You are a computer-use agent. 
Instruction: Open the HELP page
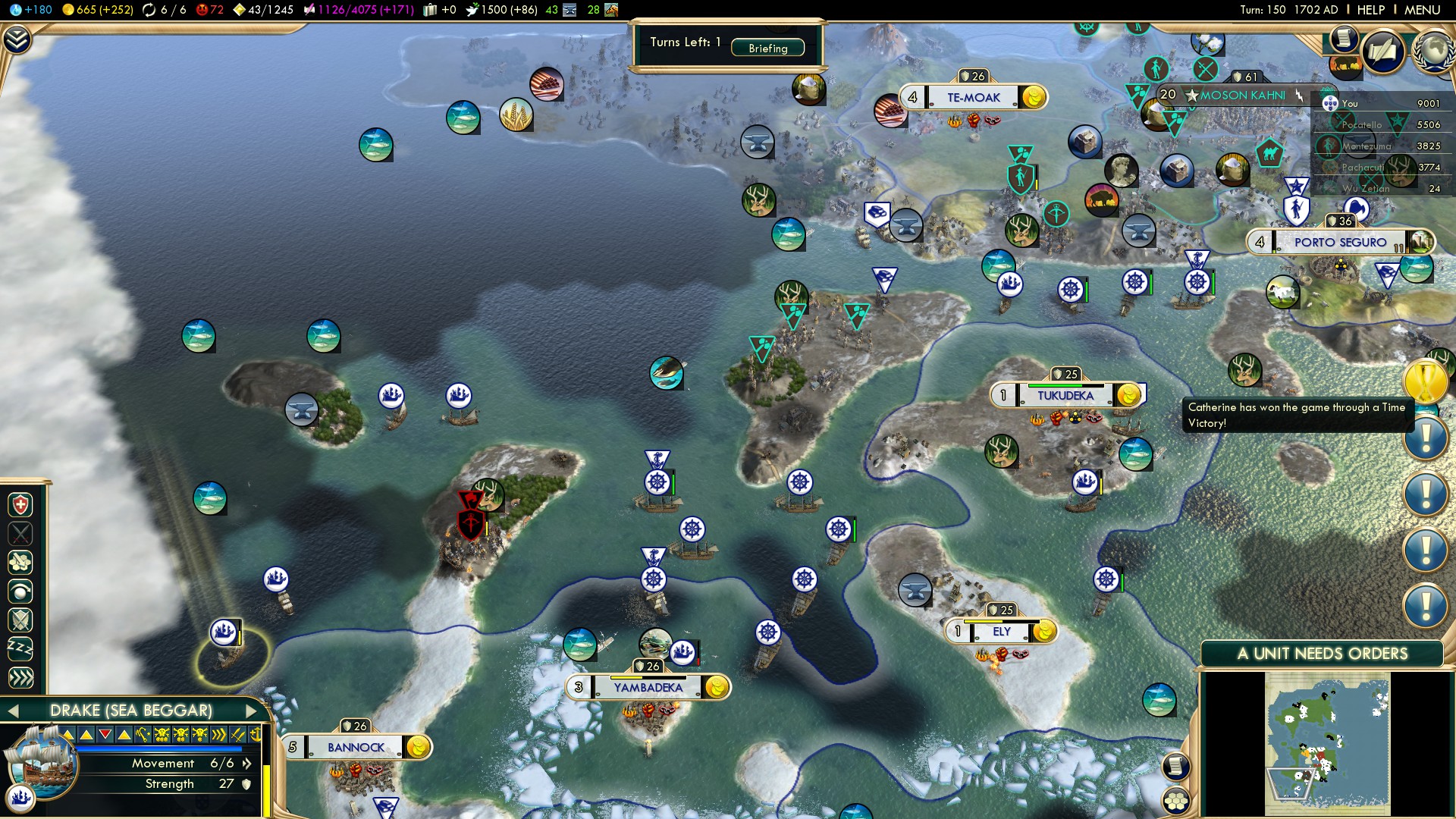point(1370,10)
